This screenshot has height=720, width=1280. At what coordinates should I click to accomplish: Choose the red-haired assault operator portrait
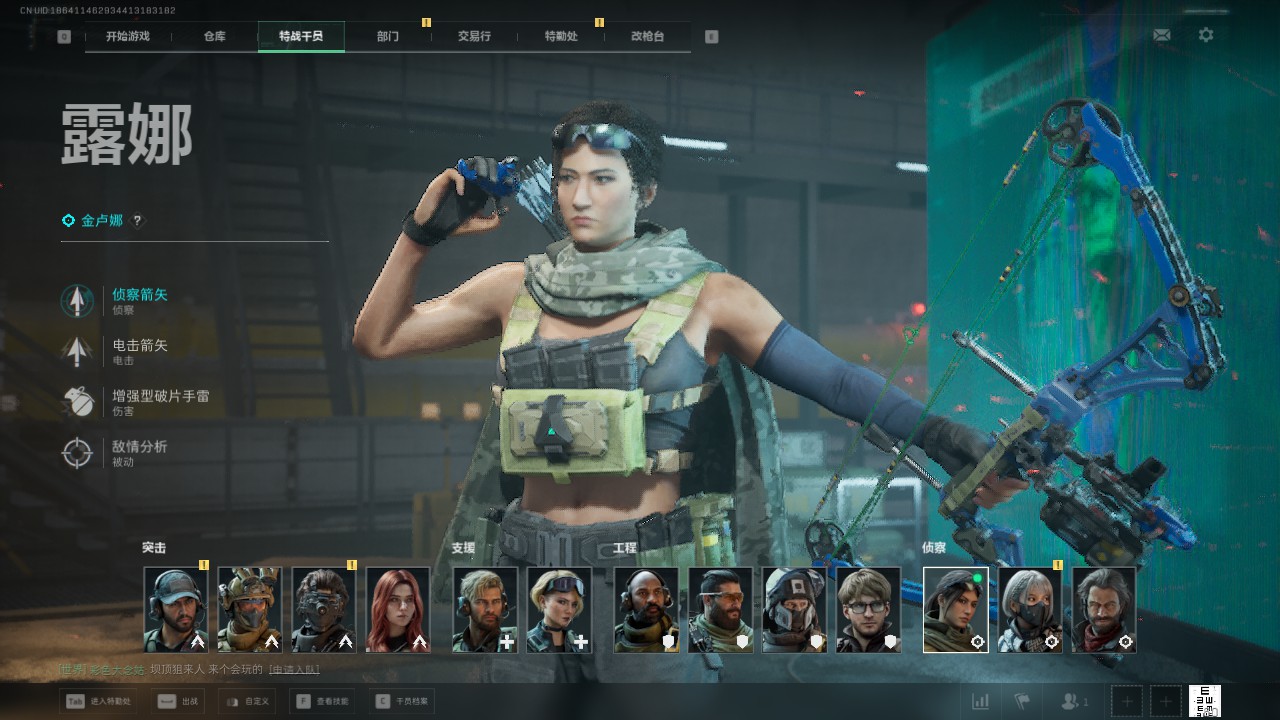point(398,610)
